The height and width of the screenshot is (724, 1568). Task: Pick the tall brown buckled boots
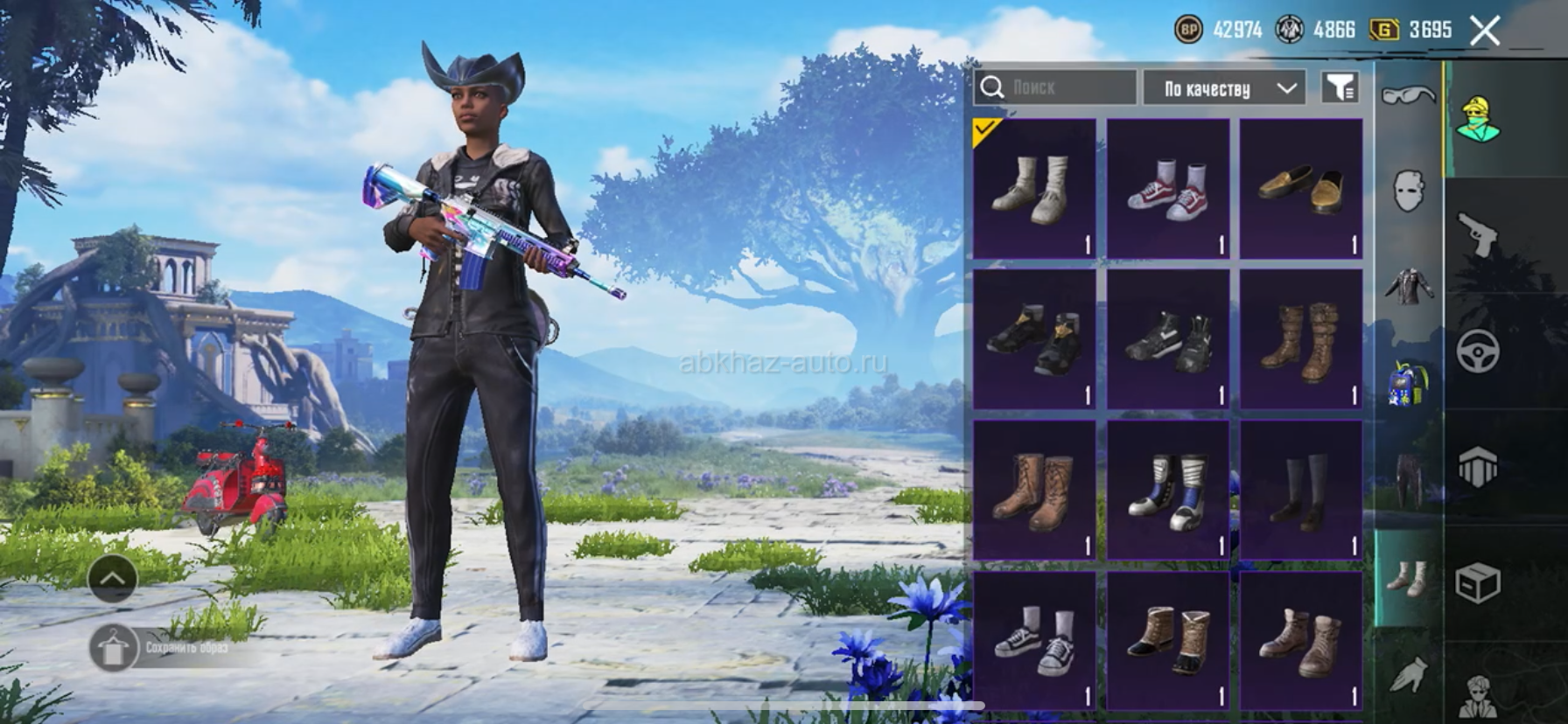pos(1300,340)
